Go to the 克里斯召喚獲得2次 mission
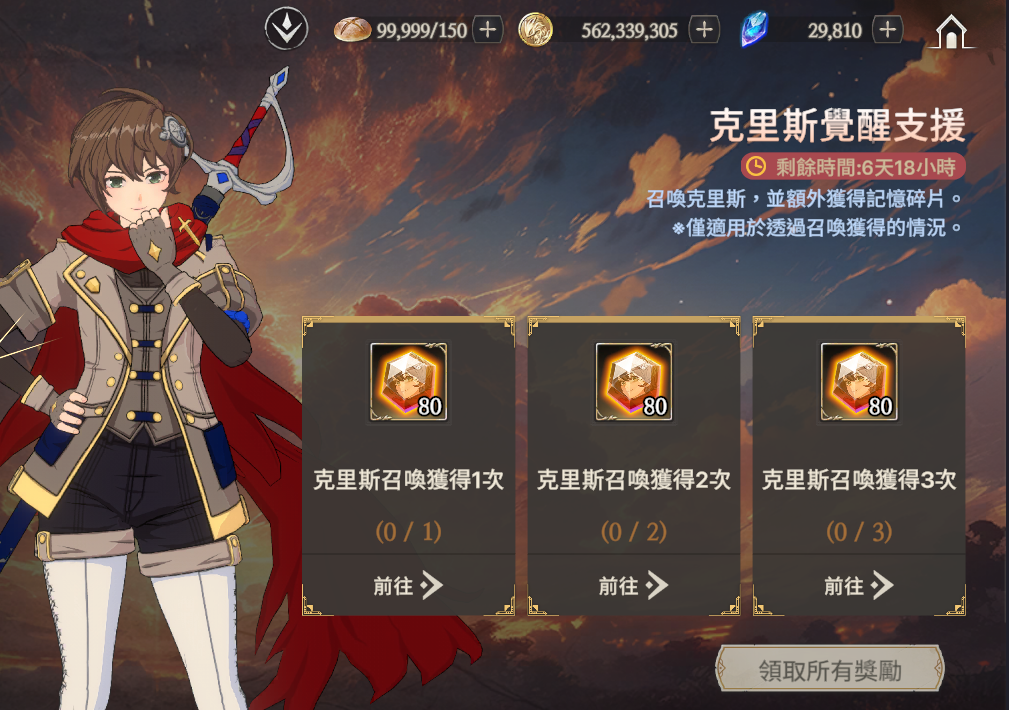Viewport: 1009px width, 710px height. point(633,585)
